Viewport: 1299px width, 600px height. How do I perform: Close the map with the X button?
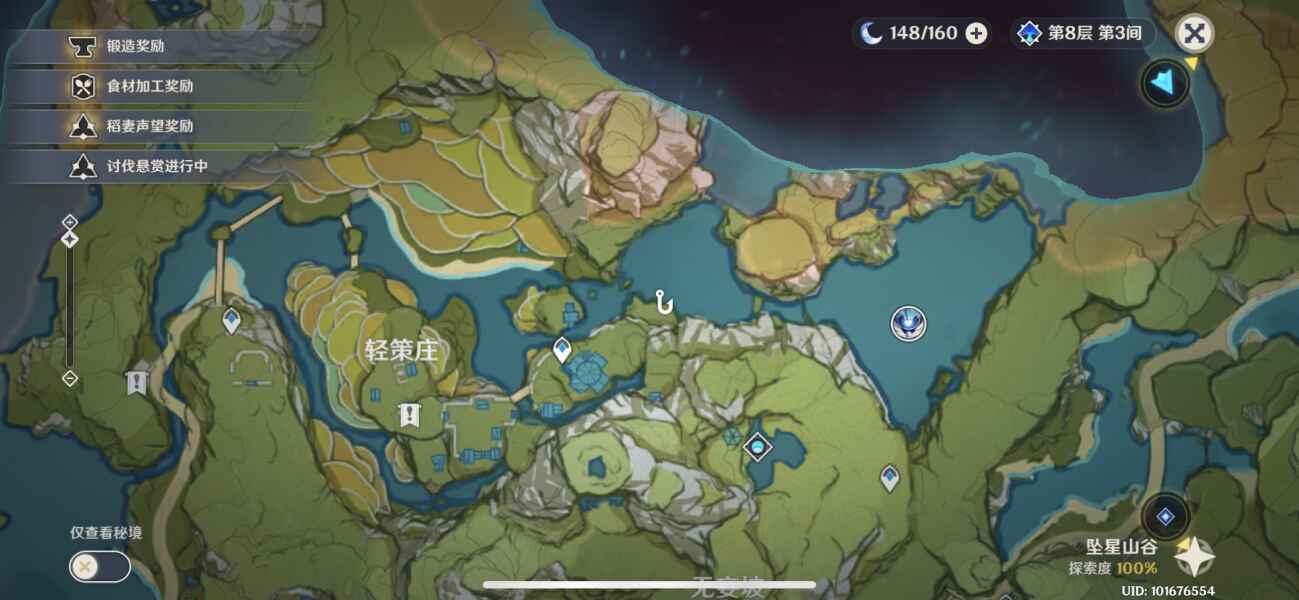coord(1193,33)
